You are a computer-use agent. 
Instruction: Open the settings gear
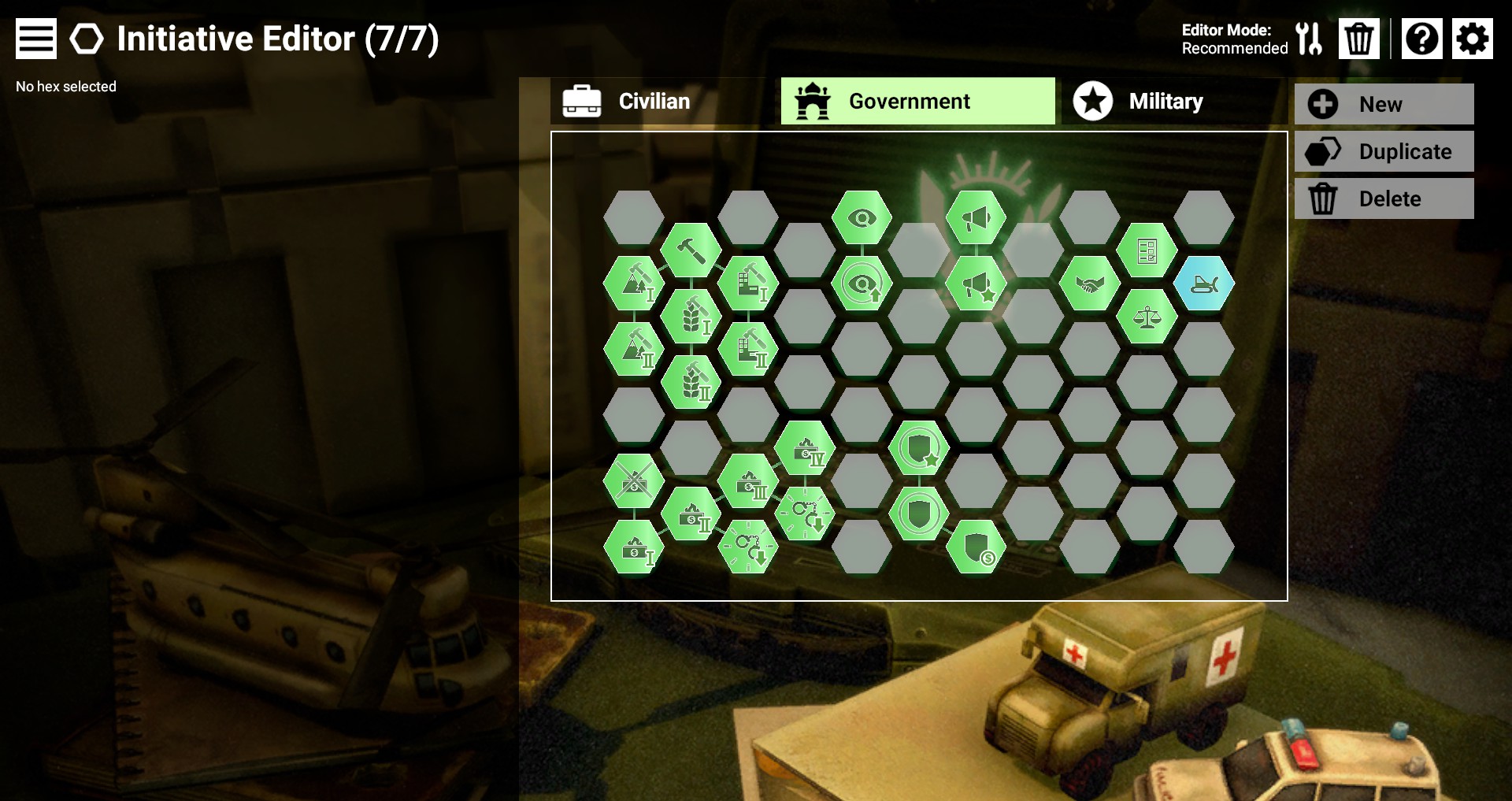tap(1472, 39)
